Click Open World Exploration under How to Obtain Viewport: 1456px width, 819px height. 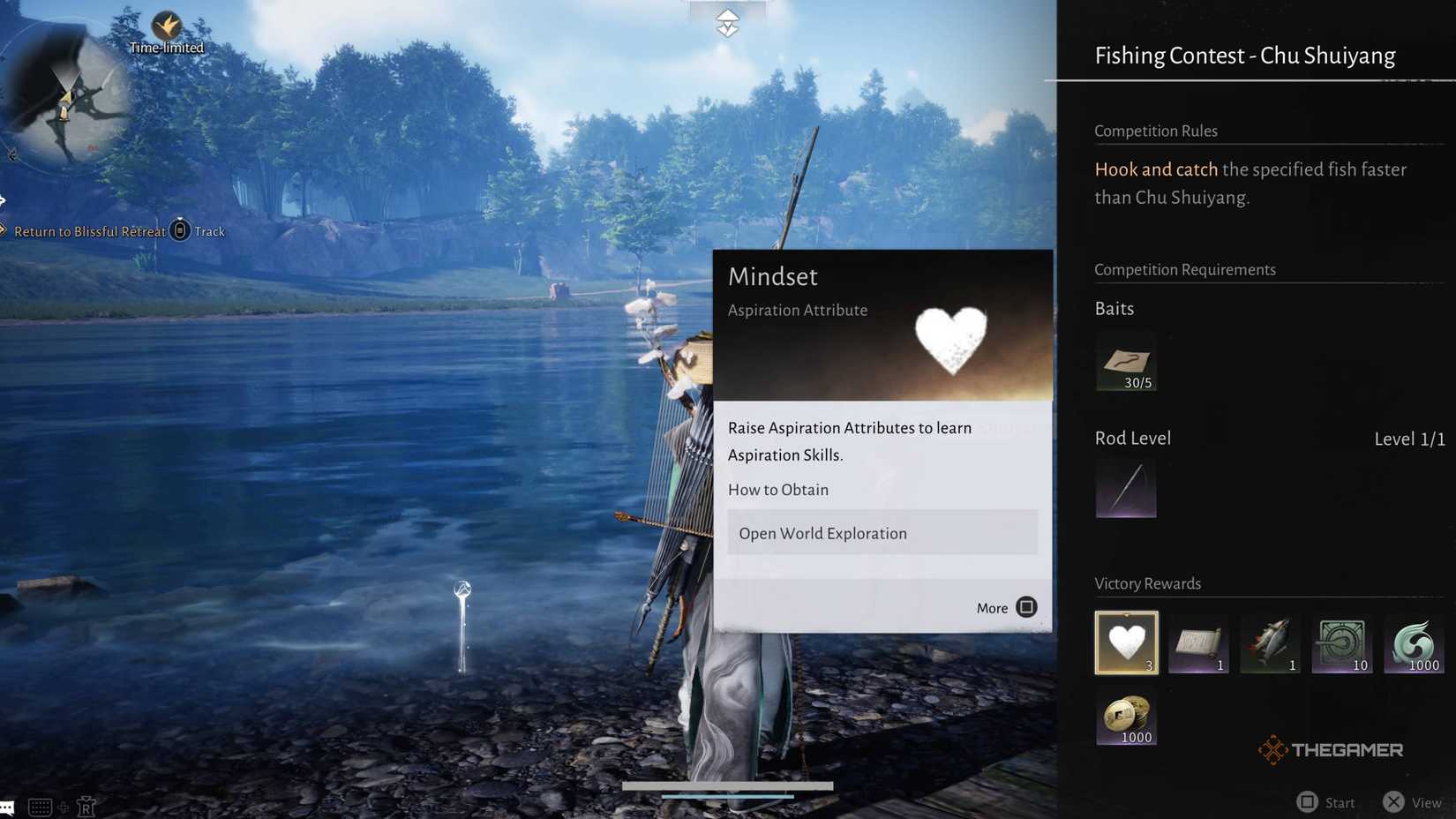point(882,532)
